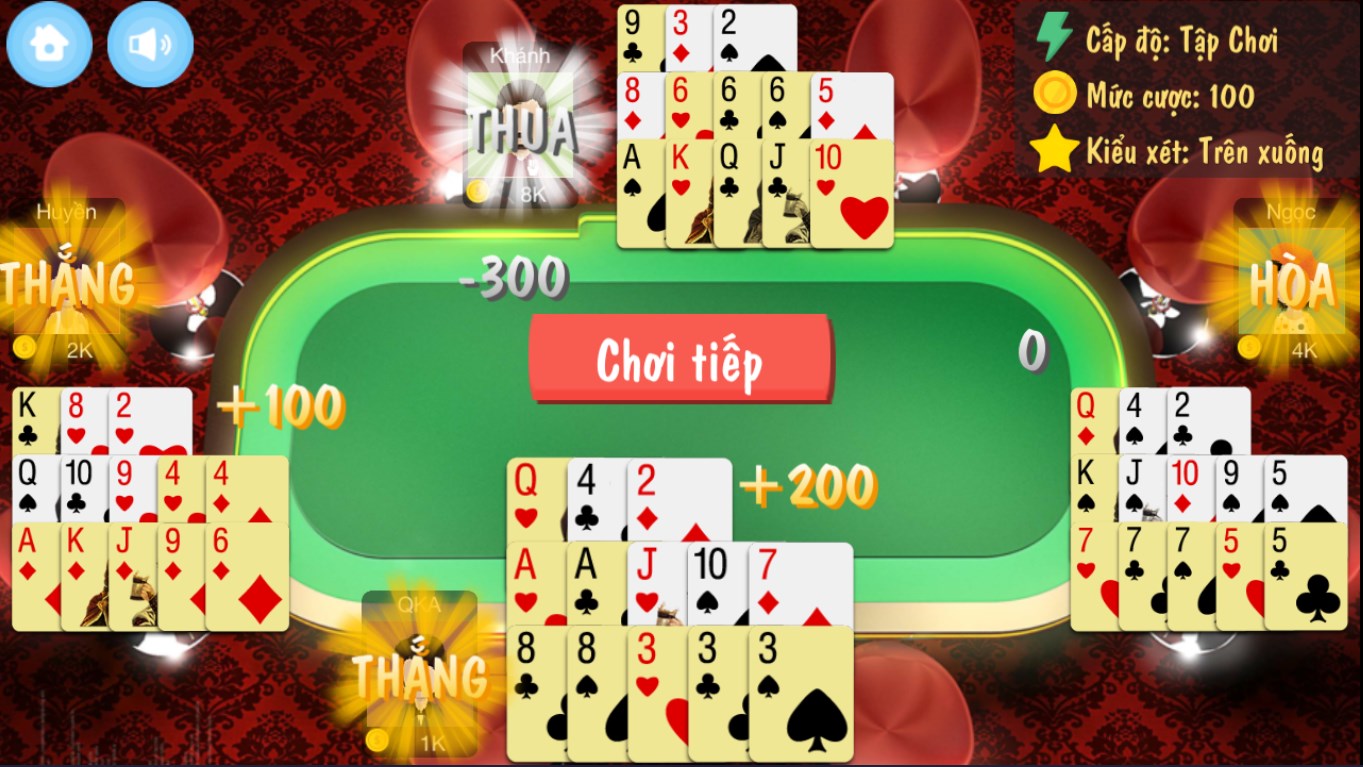Click the +200 score label

806,487
